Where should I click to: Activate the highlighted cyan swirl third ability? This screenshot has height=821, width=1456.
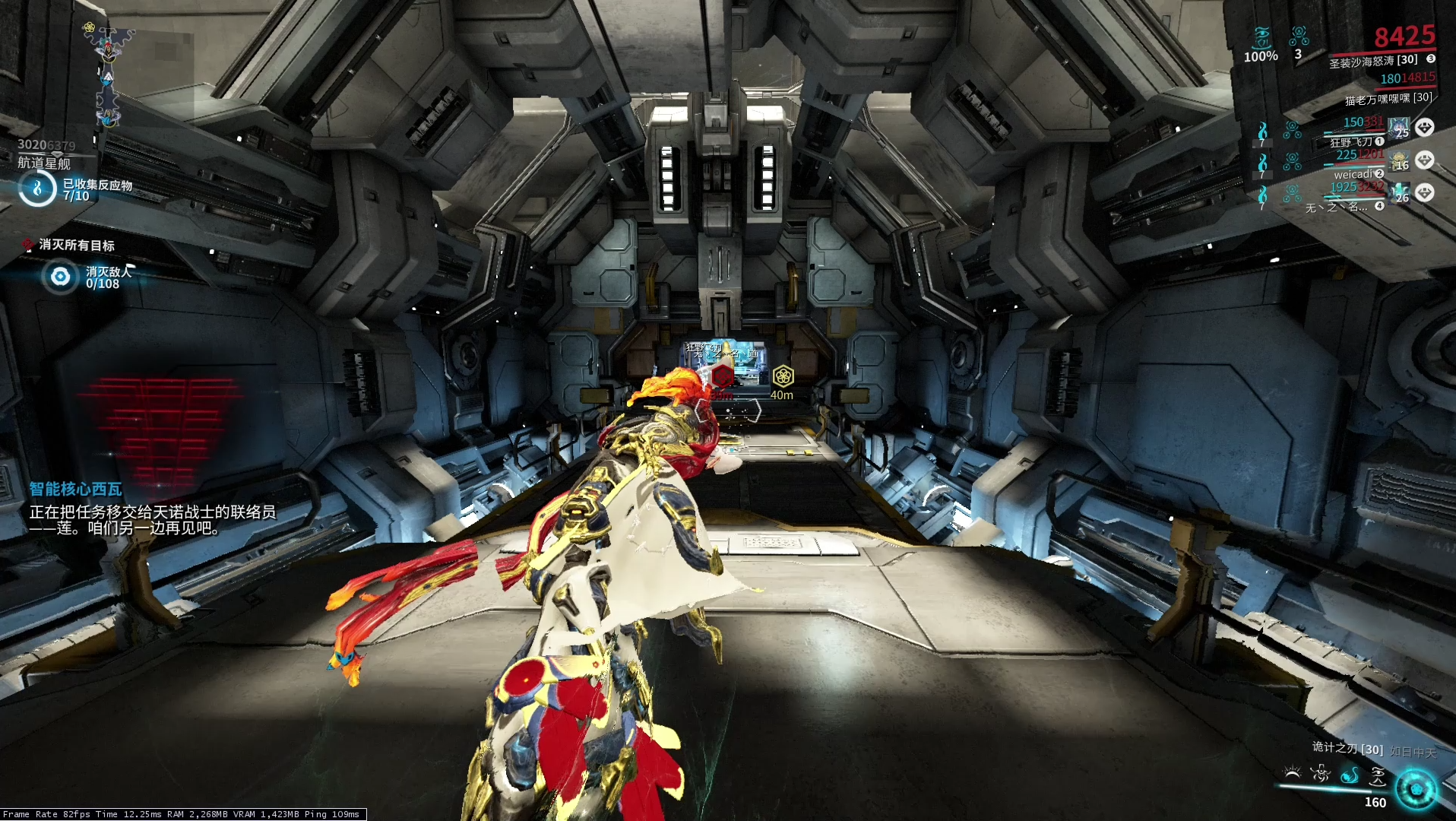pyautogui.click(x=1350, y=775)
